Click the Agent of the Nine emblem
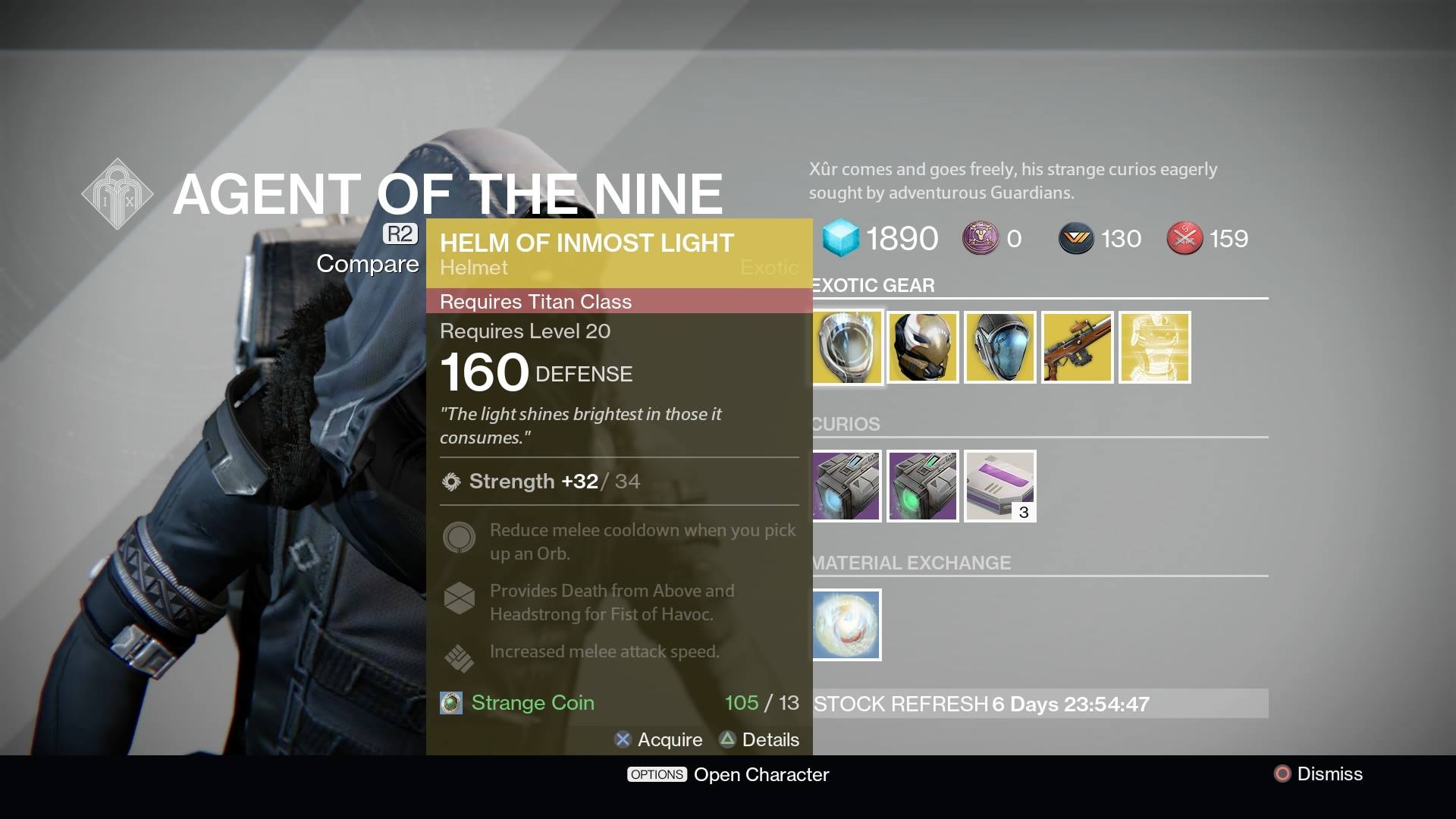Screen dimensions: 1456x819 118,193
